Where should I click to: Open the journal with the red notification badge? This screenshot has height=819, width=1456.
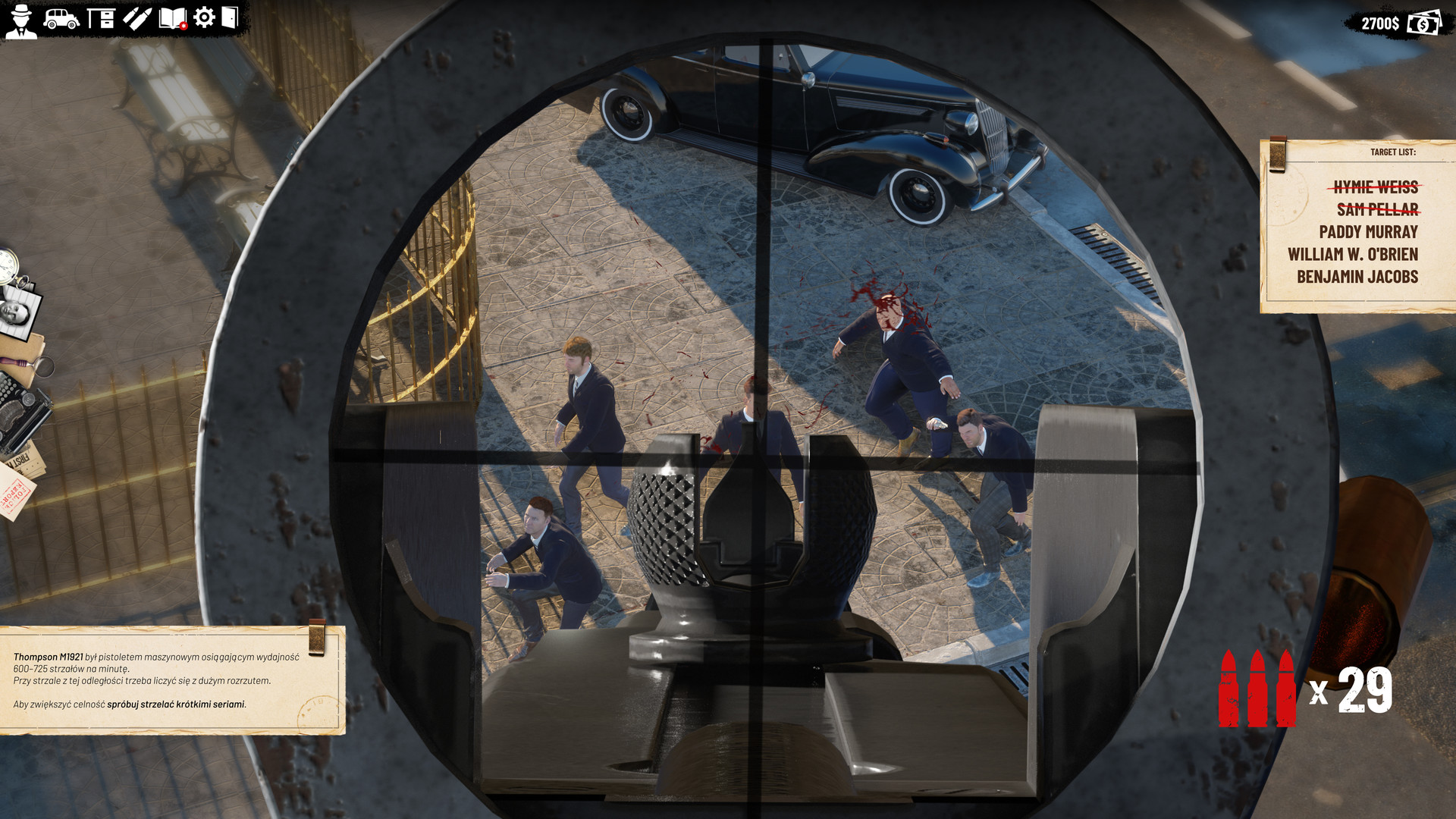coord(172,18)
